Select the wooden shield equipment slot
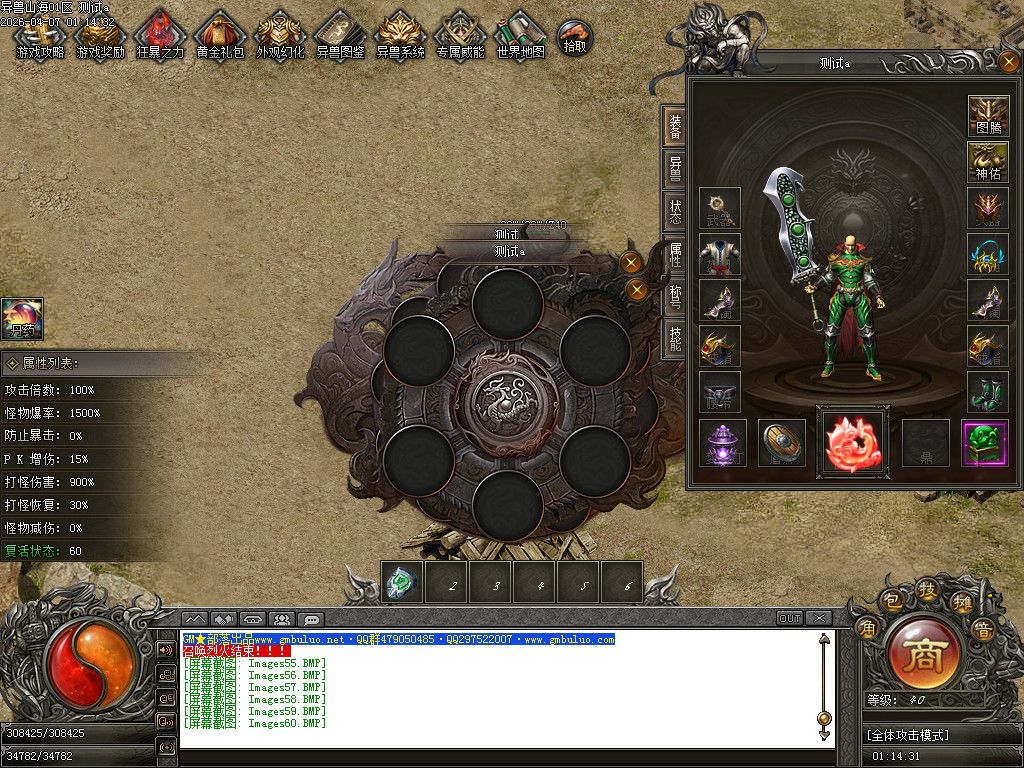Image resolution: width=1024 pixels, height=768 pixels. [x=781, y=443]
